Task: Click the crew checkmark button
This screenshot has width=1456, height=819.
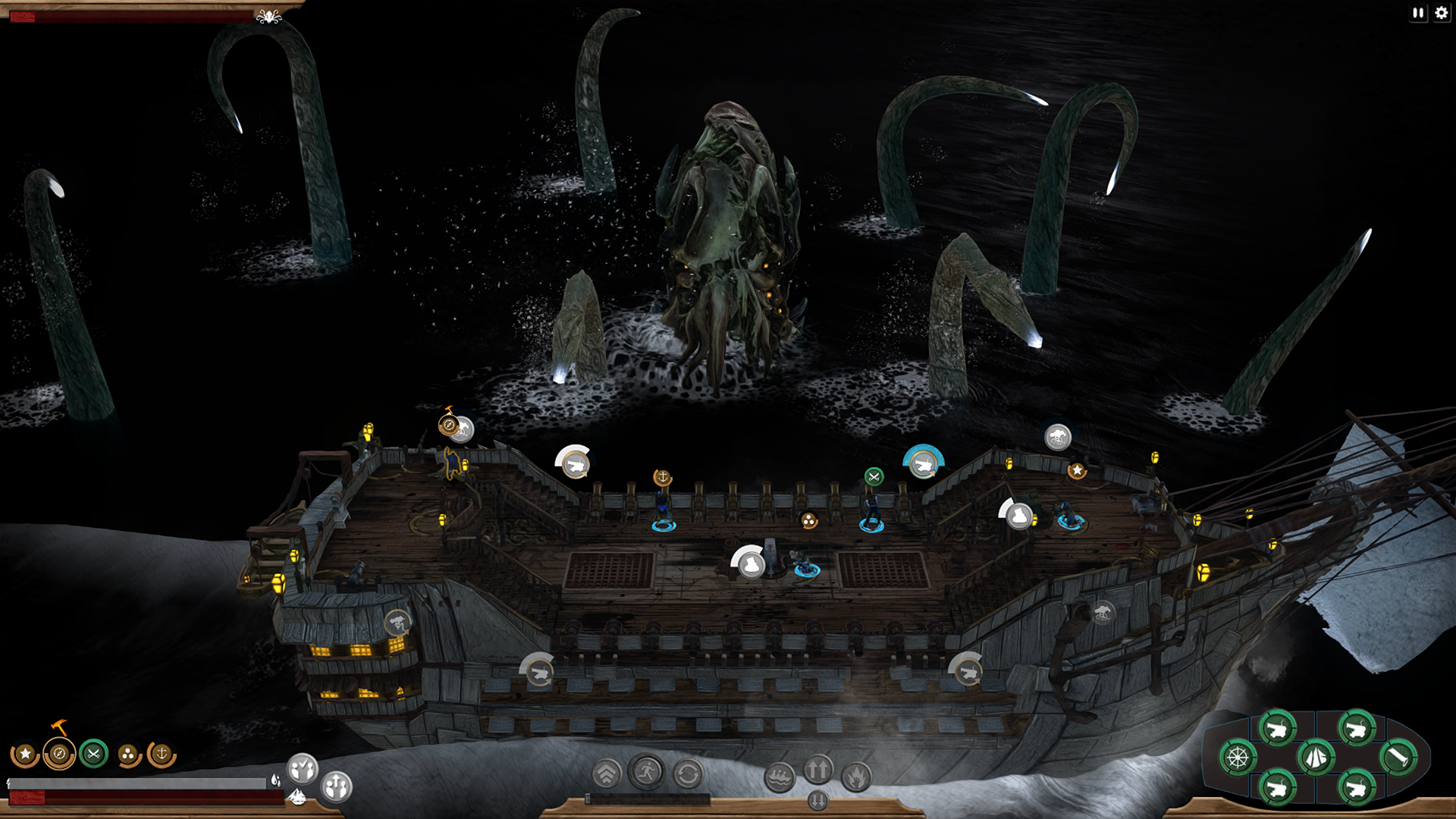Action: click(x=303, y=769)
